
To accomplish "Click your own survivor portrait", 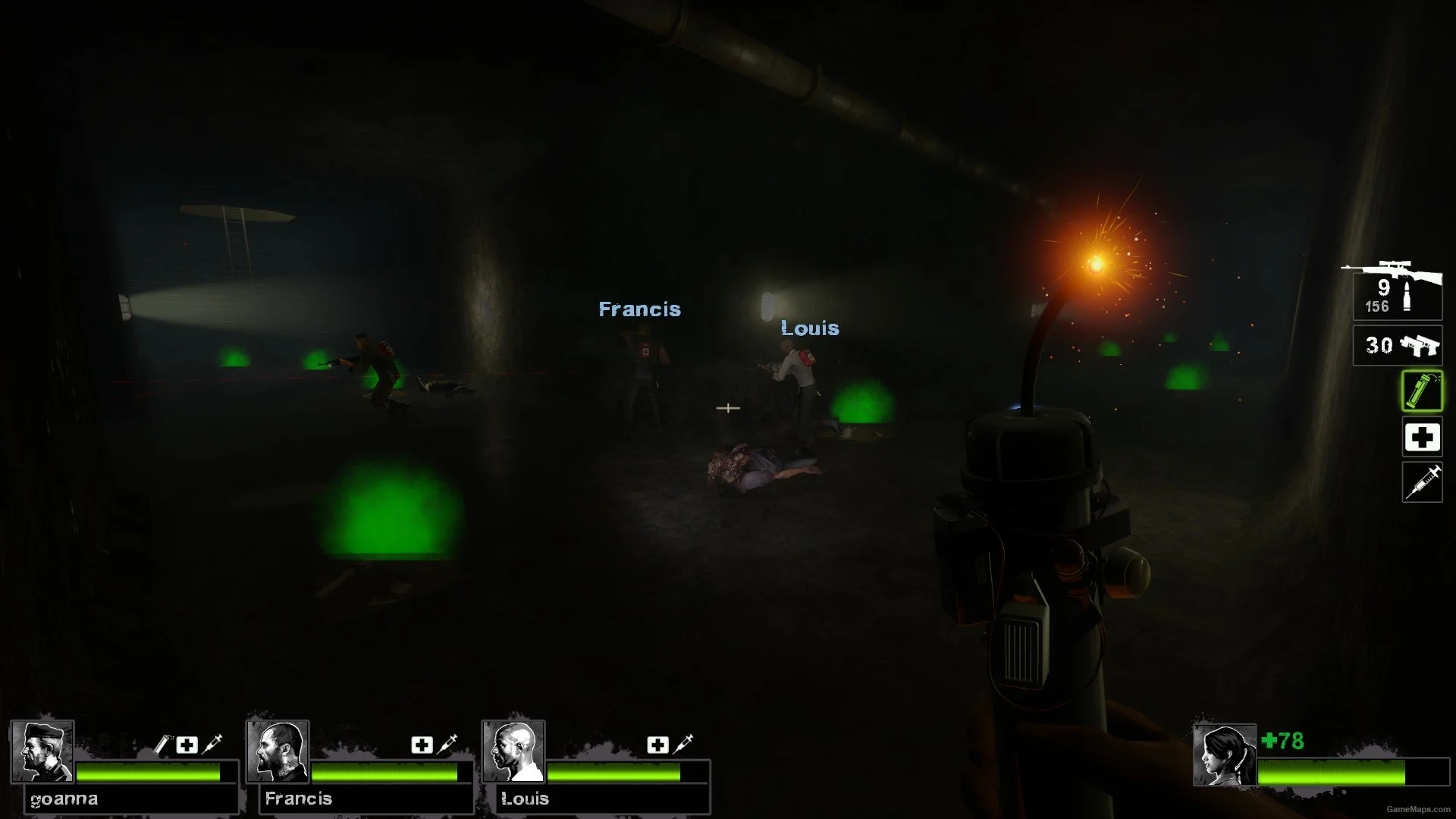I will click(1224, 755).
